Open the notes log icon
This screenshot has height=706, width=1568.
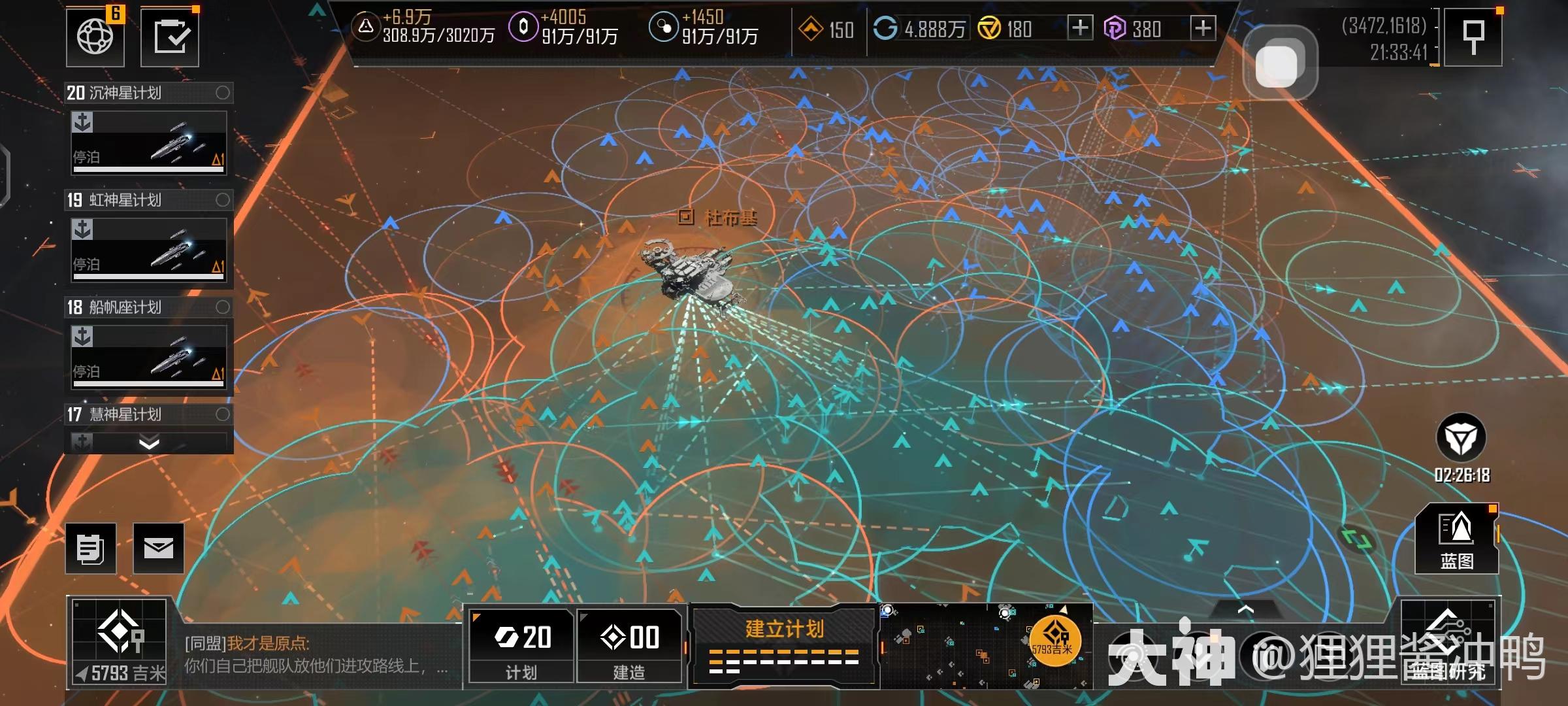pos(91,548)
